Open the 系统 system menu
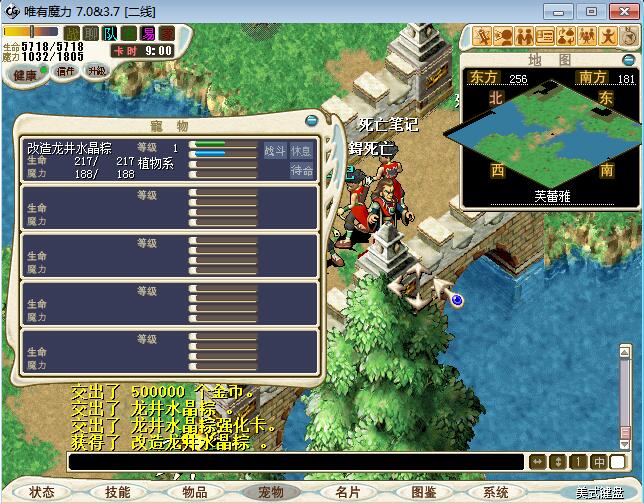This screenshot has height=503, width=644. pos(496,492)
